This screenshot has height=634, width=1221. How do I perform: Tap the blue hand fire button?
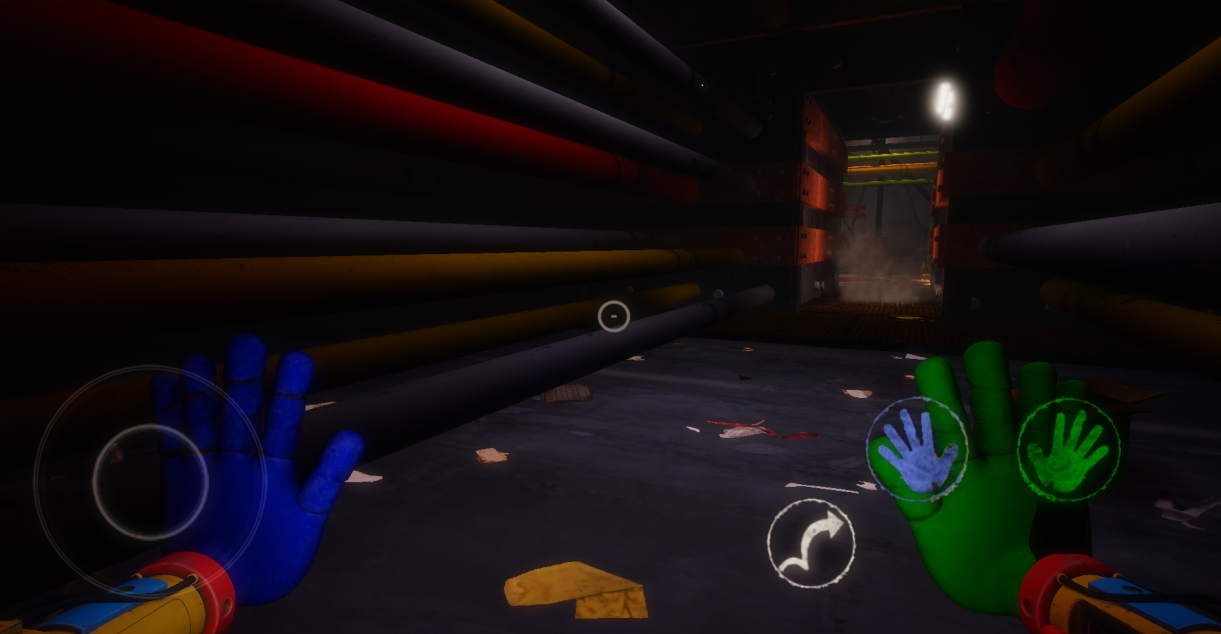(x=917, y=449)
